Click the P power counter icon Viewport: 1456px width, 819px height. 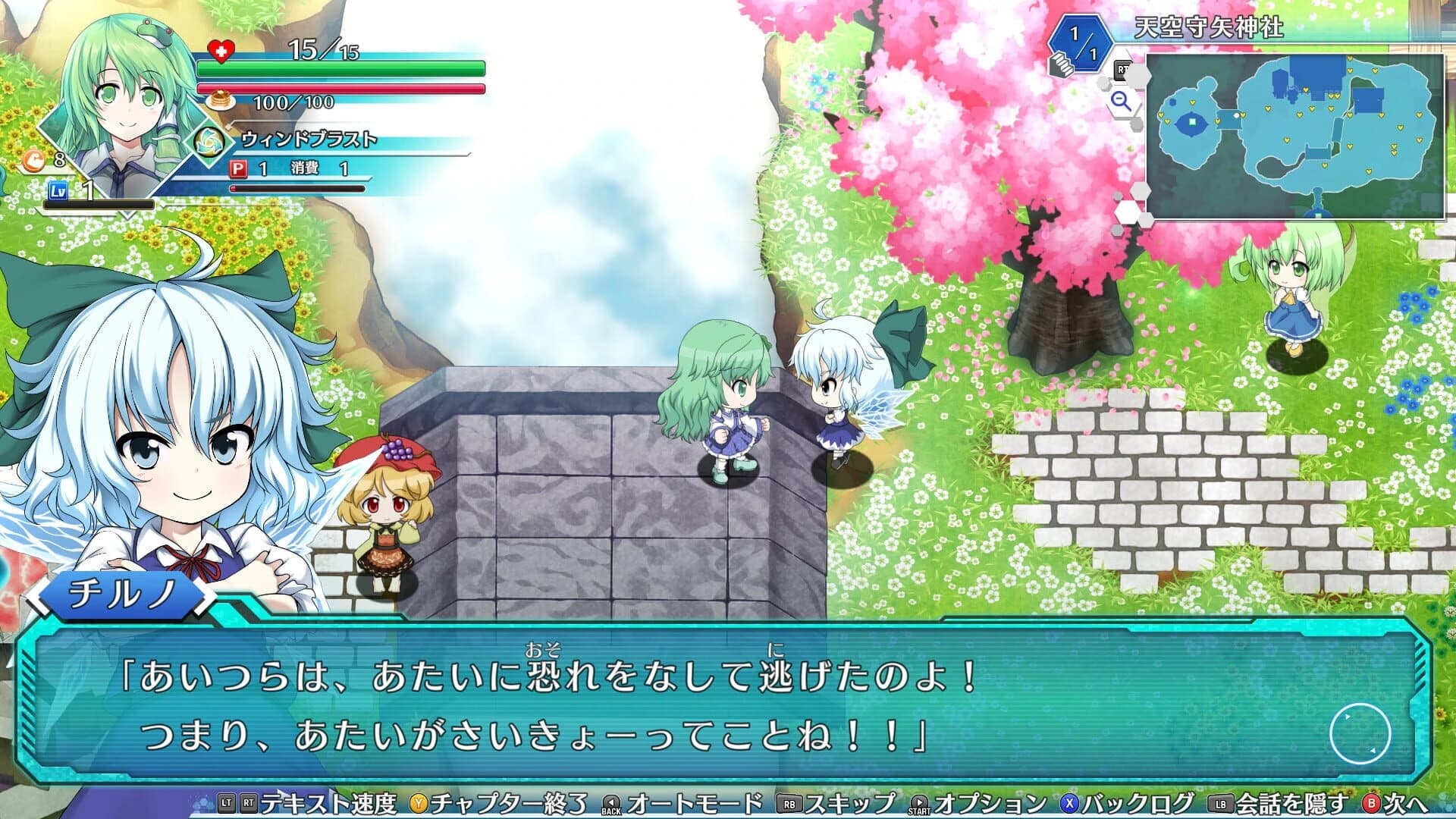[x=240, y=171]
